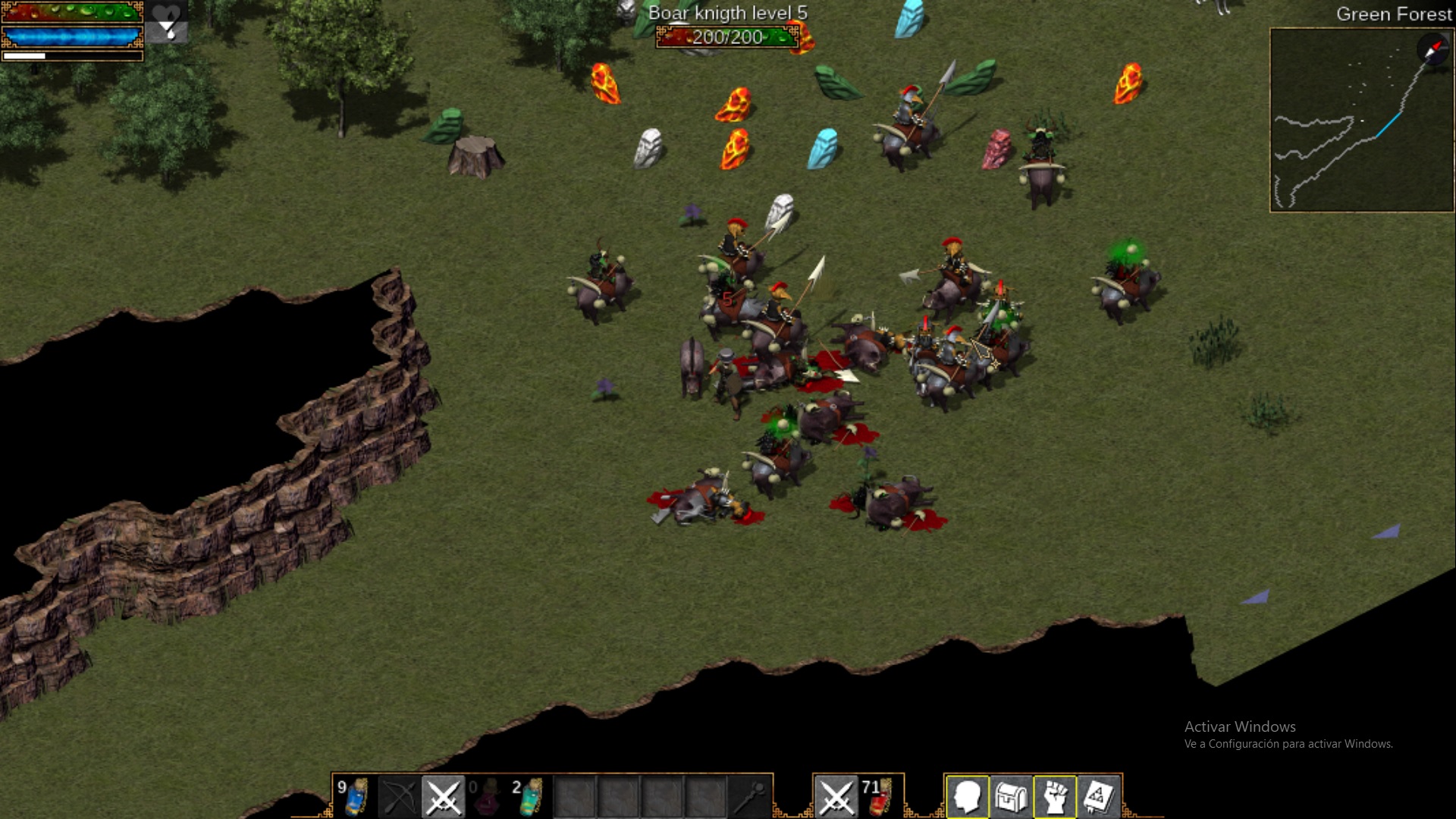Viewport: 1456px width, 819px height.
Task: Select crossed swords slot beside the bow
Action: coord(443,796)
